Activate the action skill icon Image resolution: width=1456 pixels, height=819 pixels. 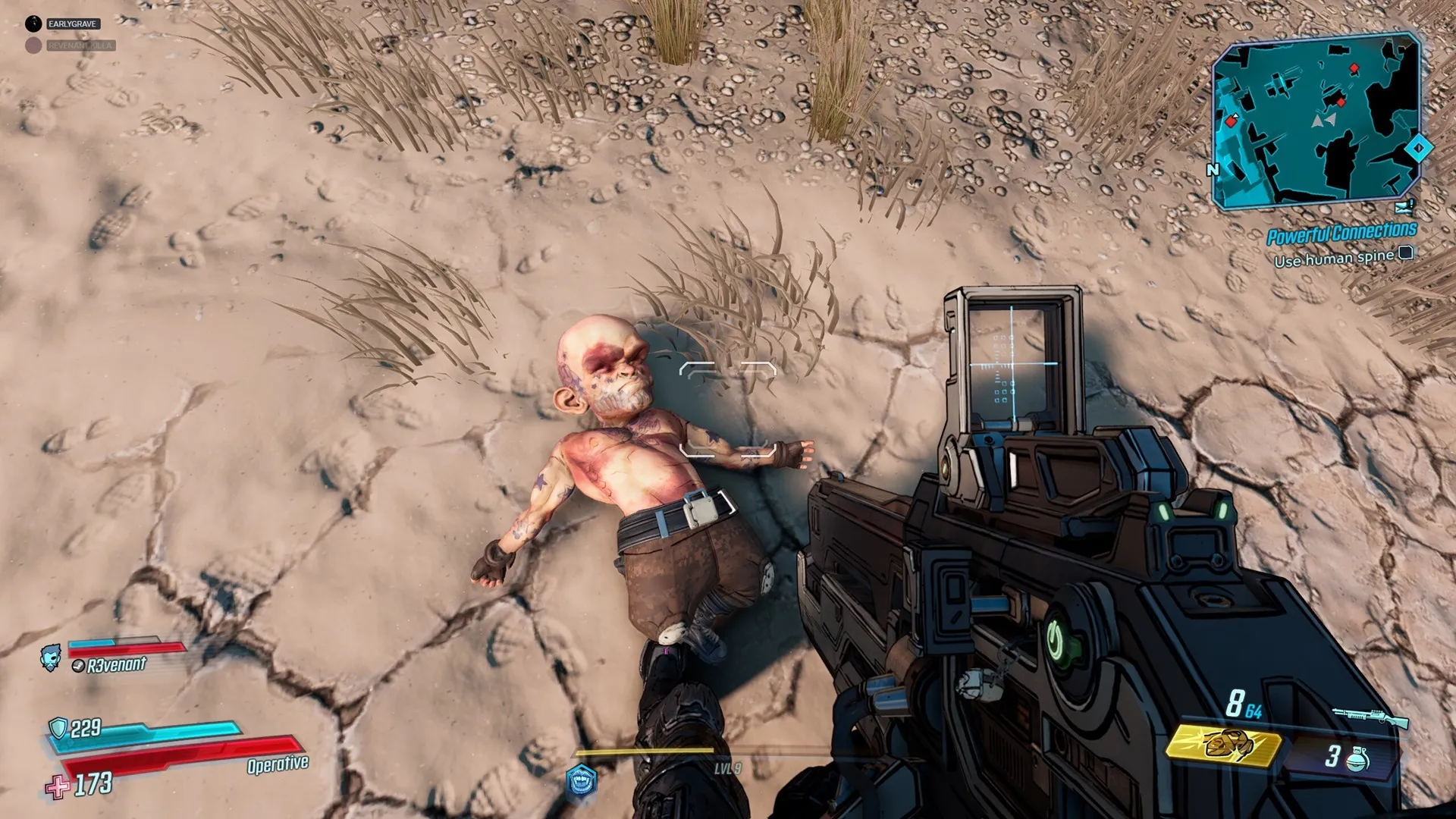point(582,781)
